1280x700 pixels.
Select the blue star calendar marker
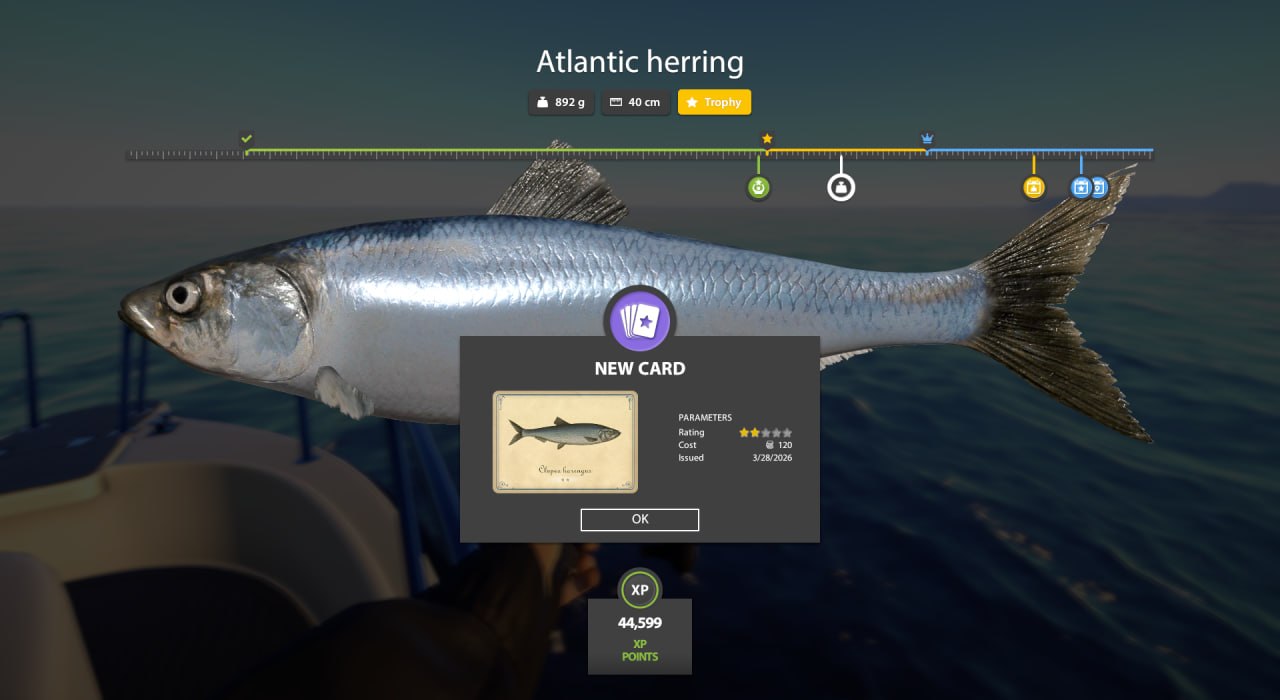pos(1079,187)
